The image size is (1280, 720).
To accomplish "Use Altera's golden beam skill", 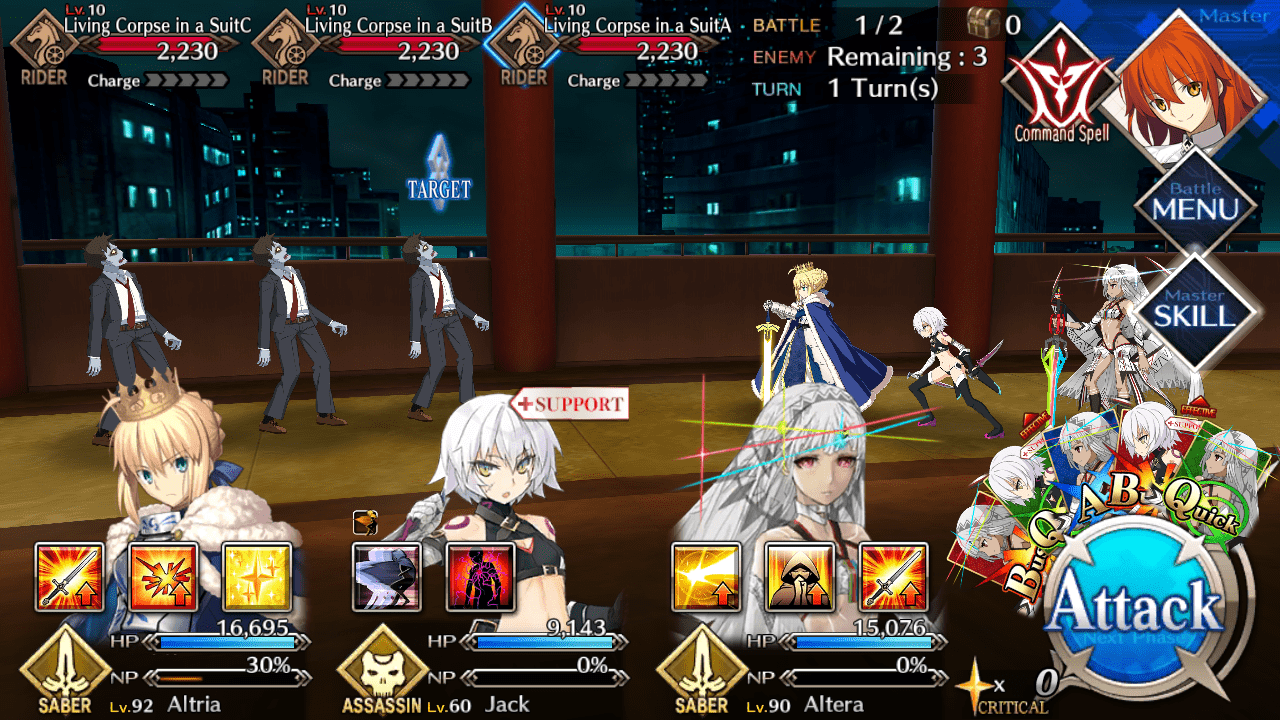I will point(706,577).
